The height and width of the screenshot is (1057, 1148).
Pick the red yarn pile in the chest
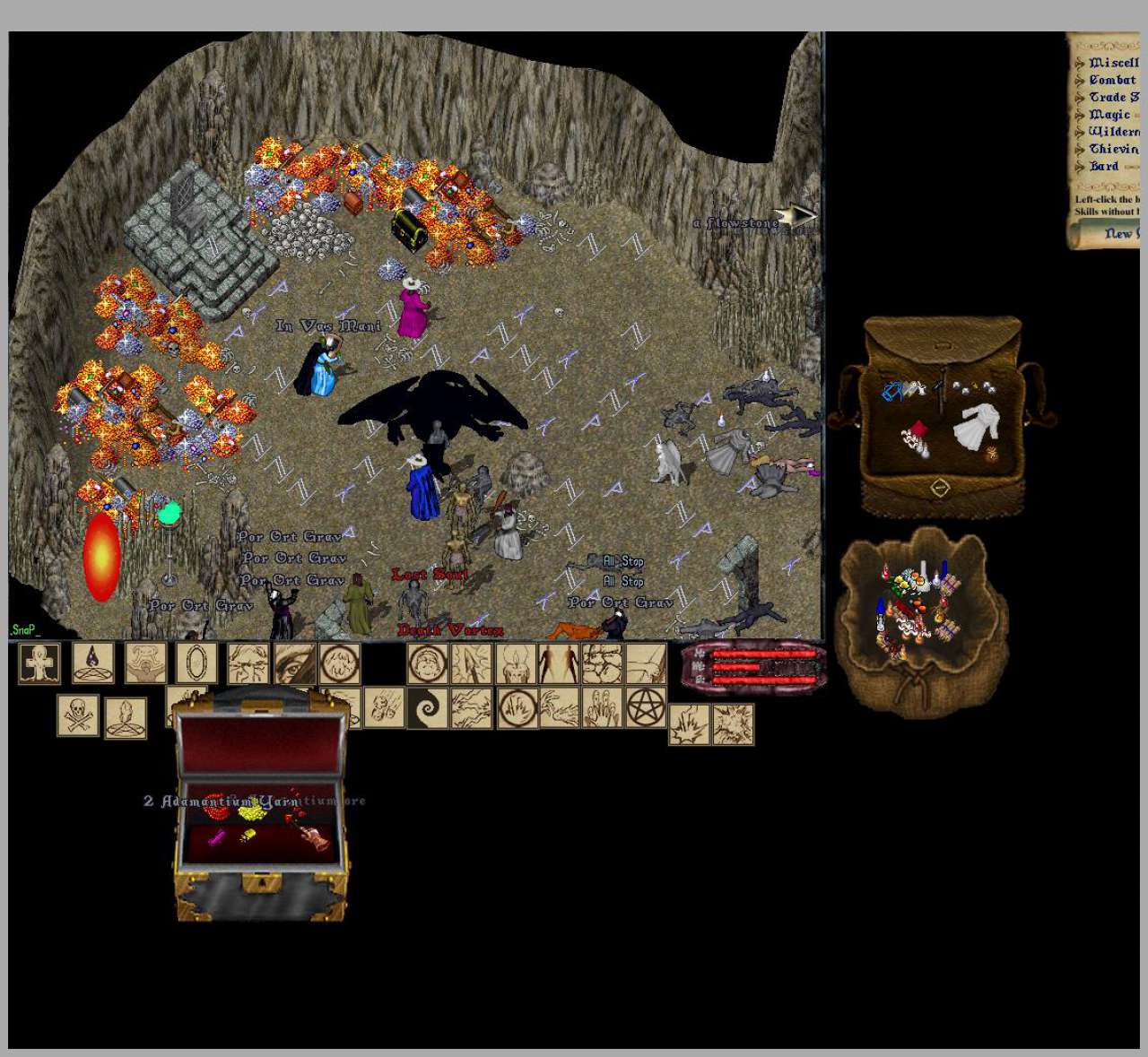[215, 808]
